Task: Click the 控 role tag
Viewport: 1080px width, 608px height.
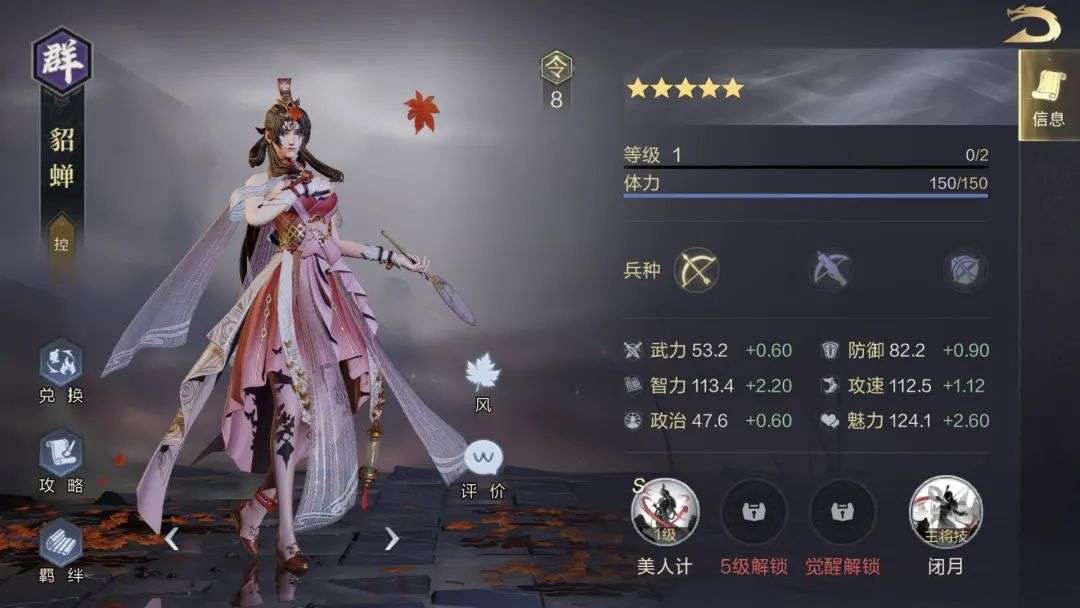Action: [61, 243]
